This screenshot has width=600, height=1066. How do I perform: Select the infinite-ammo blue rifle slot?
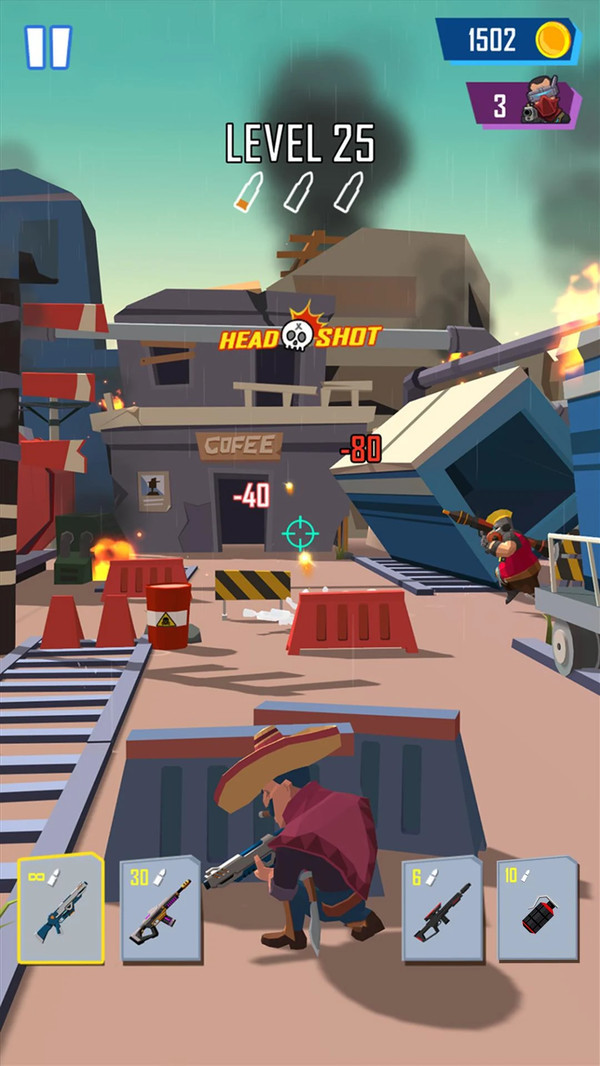[x=61, y=908]
